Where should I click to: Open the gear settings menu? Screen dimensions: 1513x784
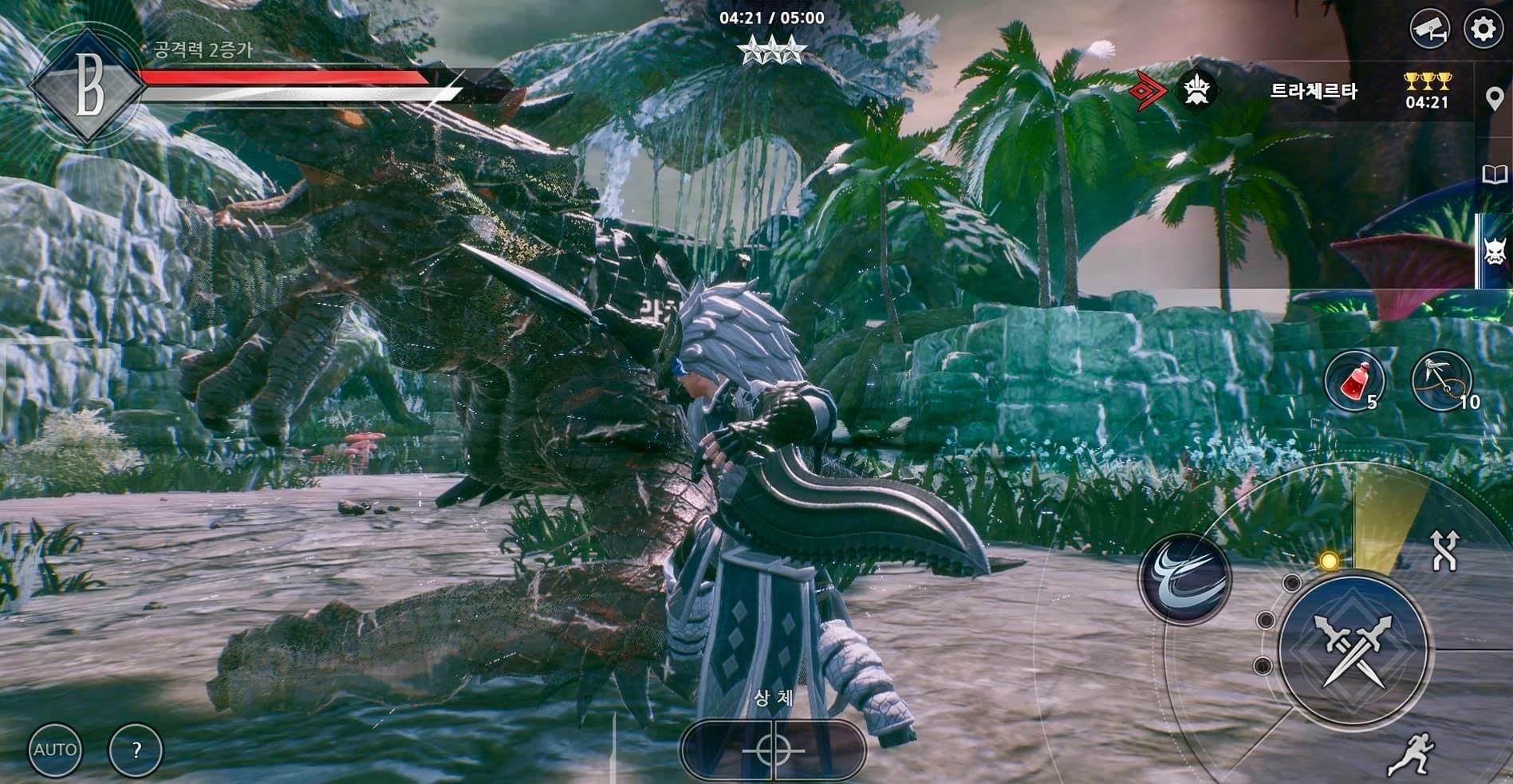pyautogui.click(x=1482, y=30)
